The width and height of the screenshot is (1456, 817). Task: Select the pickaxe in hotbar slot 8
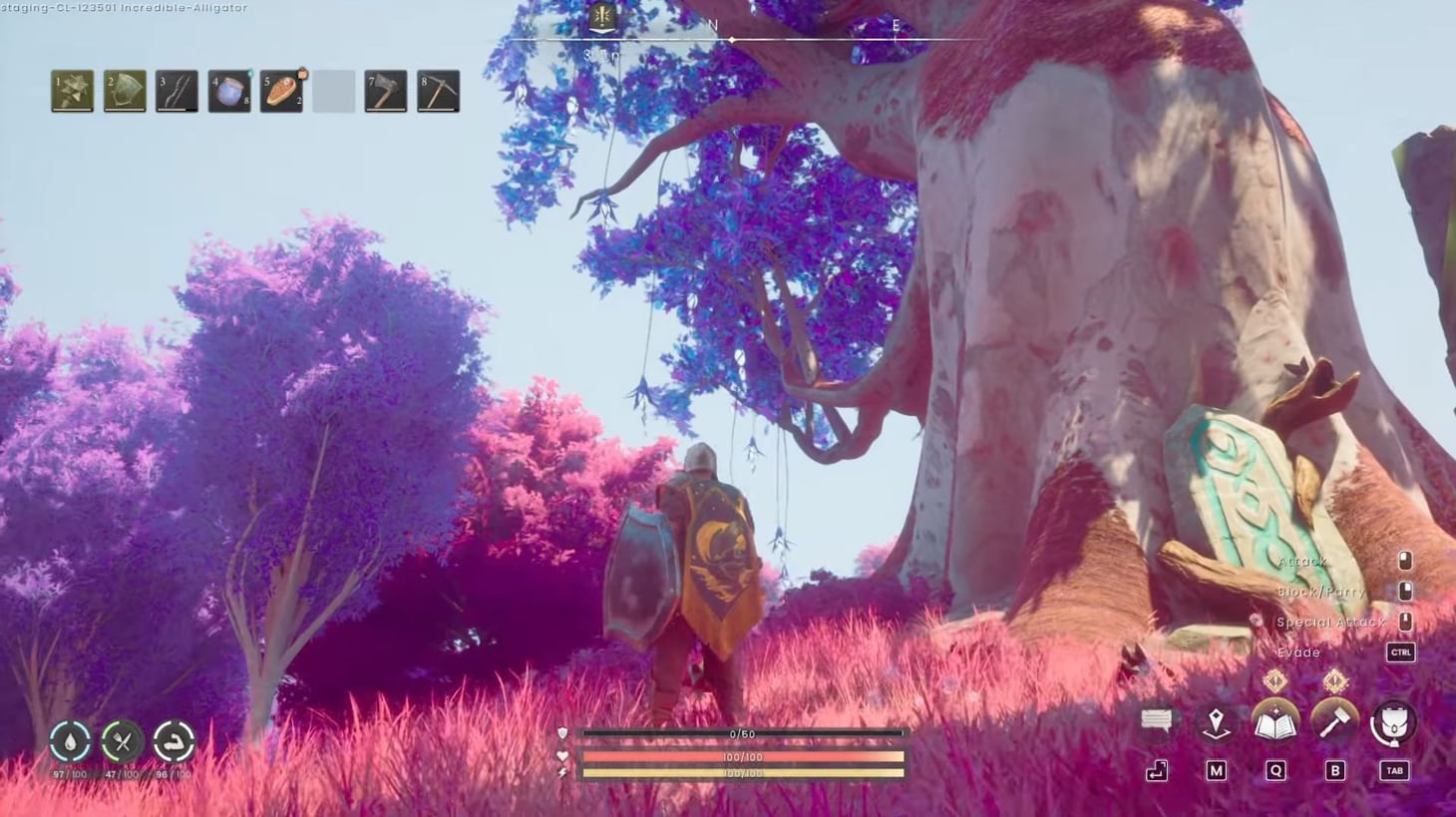438,90
